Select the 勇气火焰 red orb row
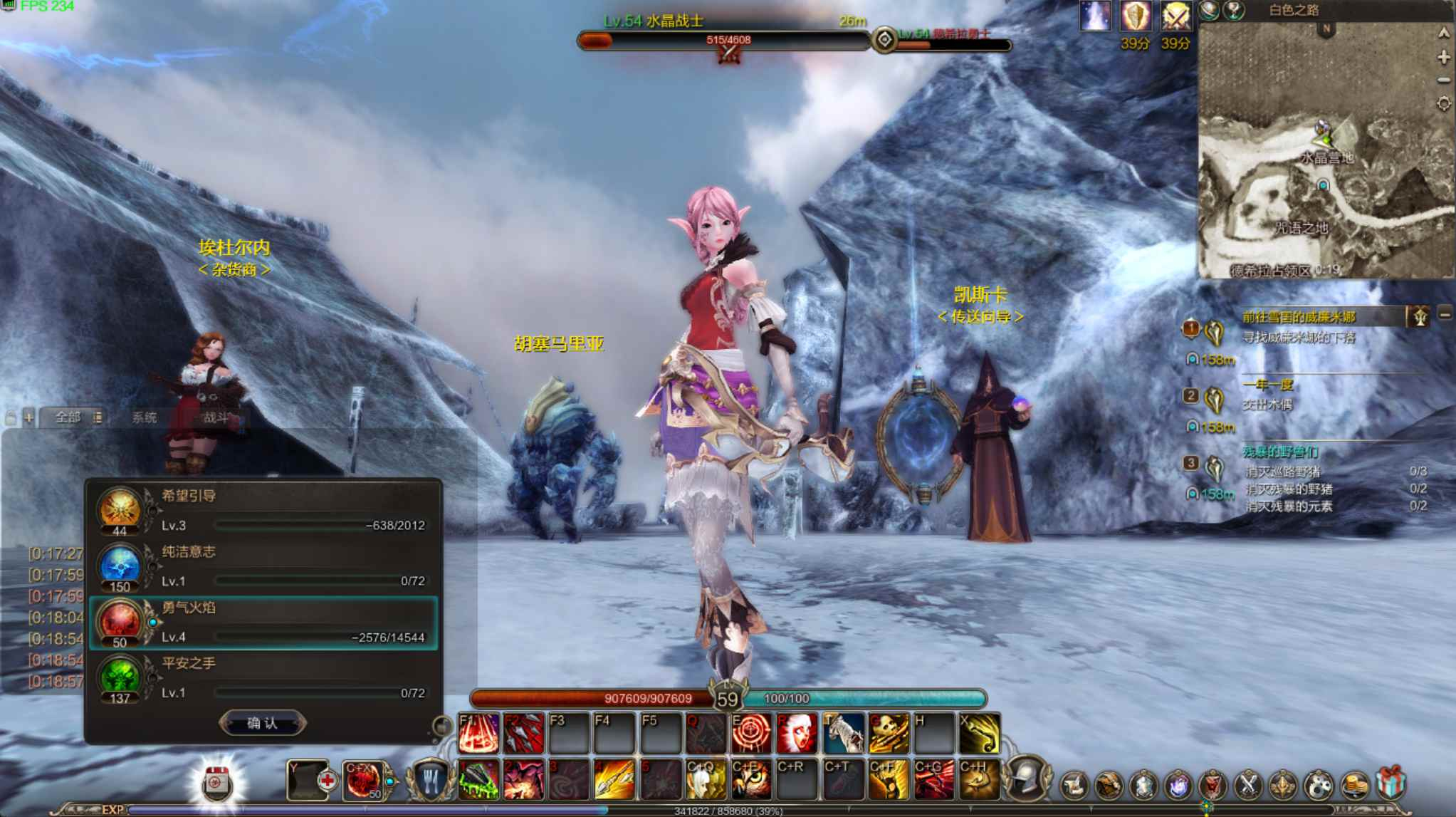1456x817 pixels. [x=263, y=623]
